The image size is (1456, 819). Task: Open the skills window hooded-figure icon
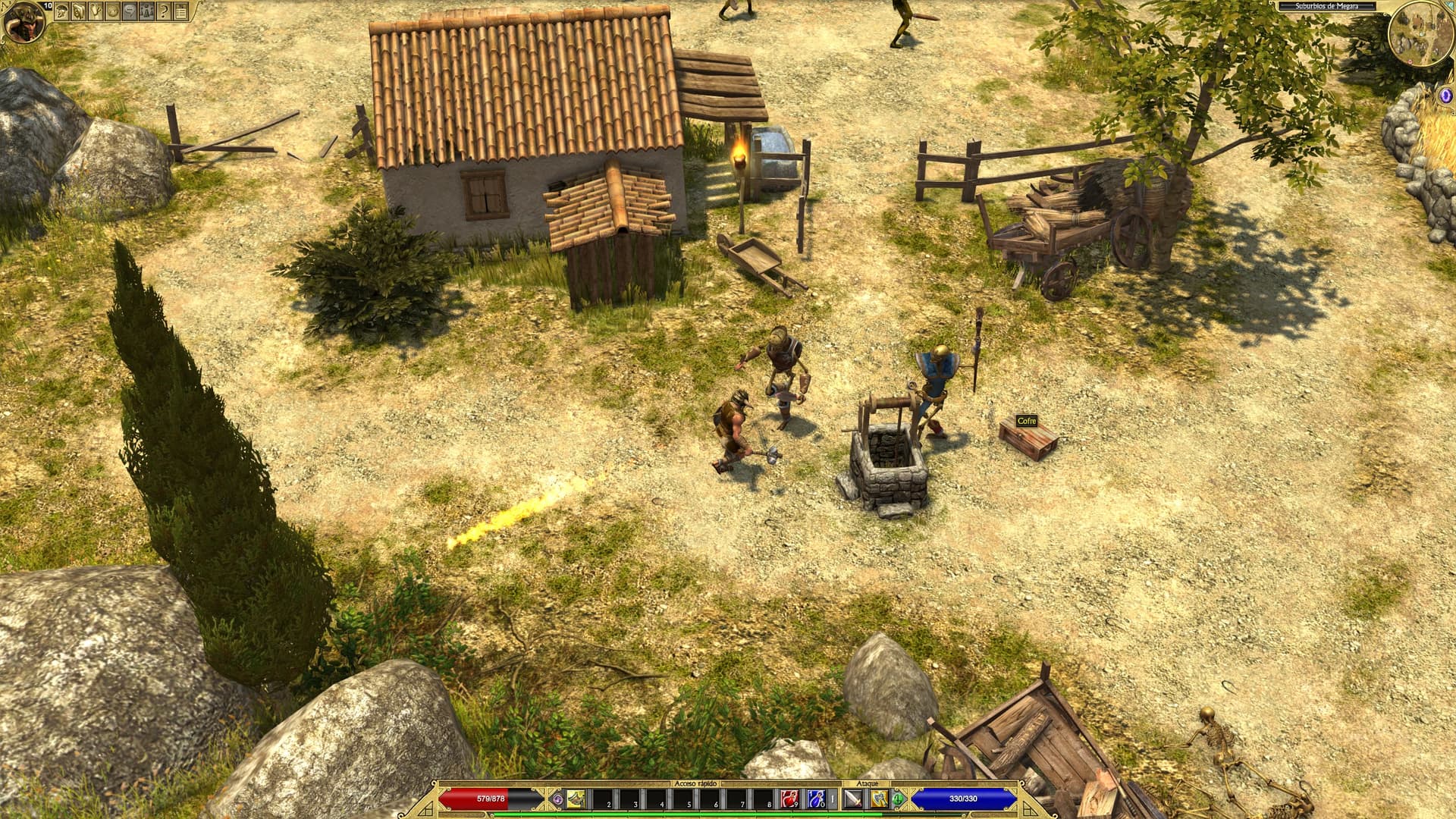80,11
